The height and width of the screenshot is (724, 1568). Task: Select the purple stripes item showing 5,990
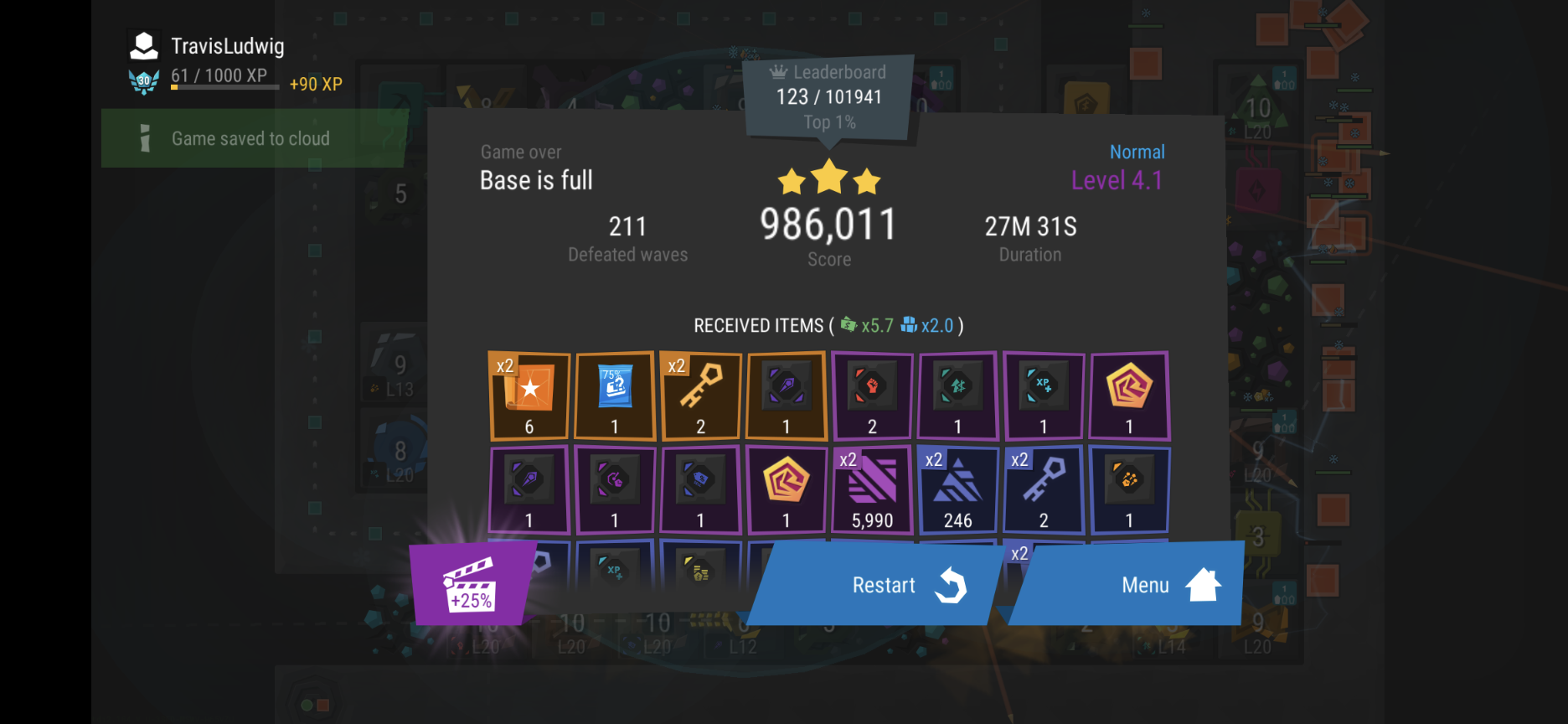(x=872, y=490)
